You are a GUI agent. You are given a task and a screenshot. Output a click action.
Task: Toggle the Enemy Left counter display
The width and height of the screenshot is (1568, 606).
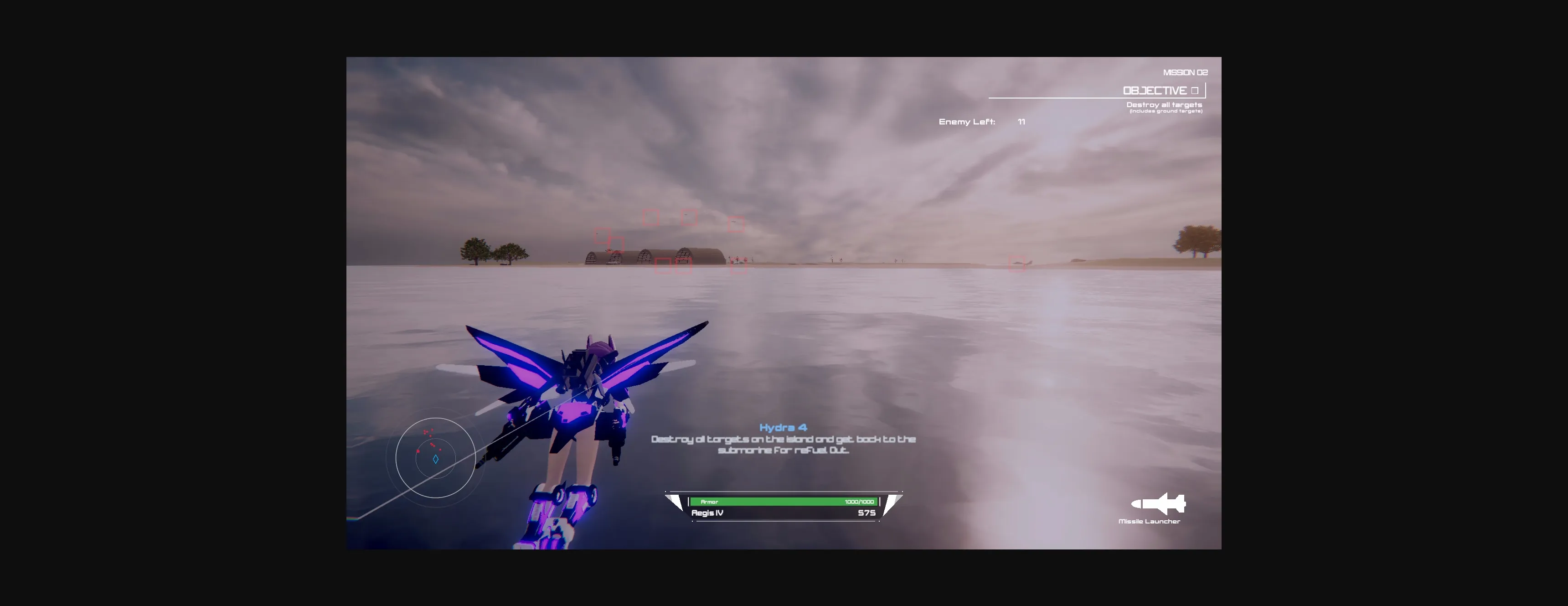tap(967, 122)
